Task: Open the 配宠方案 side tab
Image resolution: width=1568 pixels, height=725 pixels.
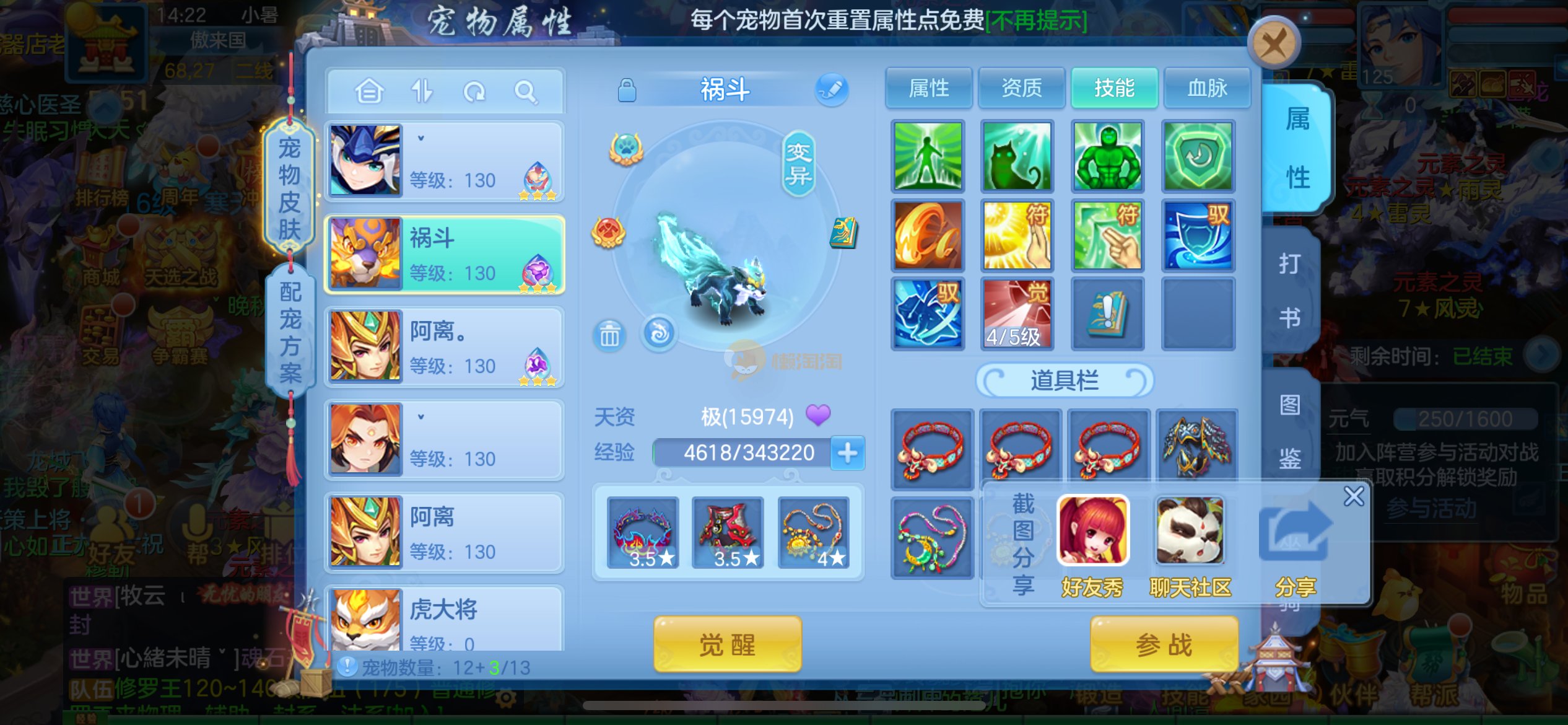Action: tap(290, 332)
